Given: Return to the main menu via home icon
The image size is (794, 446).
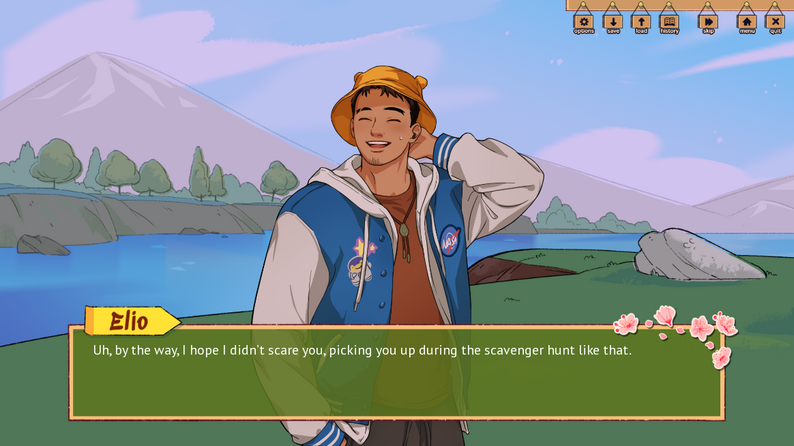Looking at the screenshot, I should point(747,21).
